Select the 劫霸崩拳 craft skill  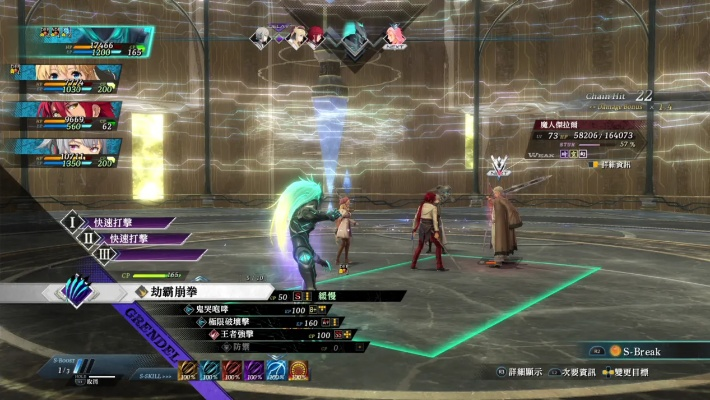(200, 293)
